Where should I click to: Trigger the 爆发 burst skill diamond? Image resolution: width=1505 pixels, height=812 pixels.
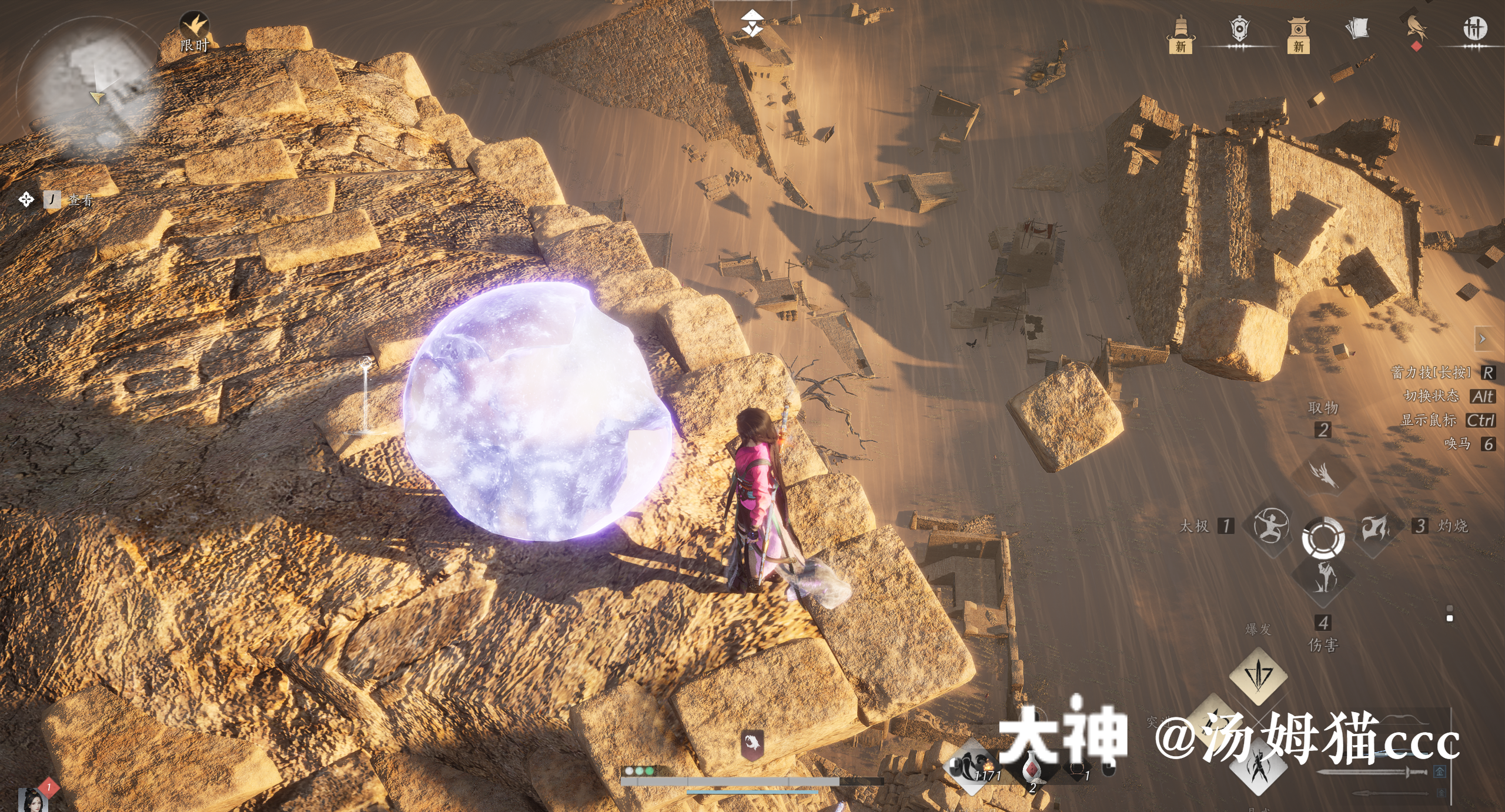pos(1258,675)
